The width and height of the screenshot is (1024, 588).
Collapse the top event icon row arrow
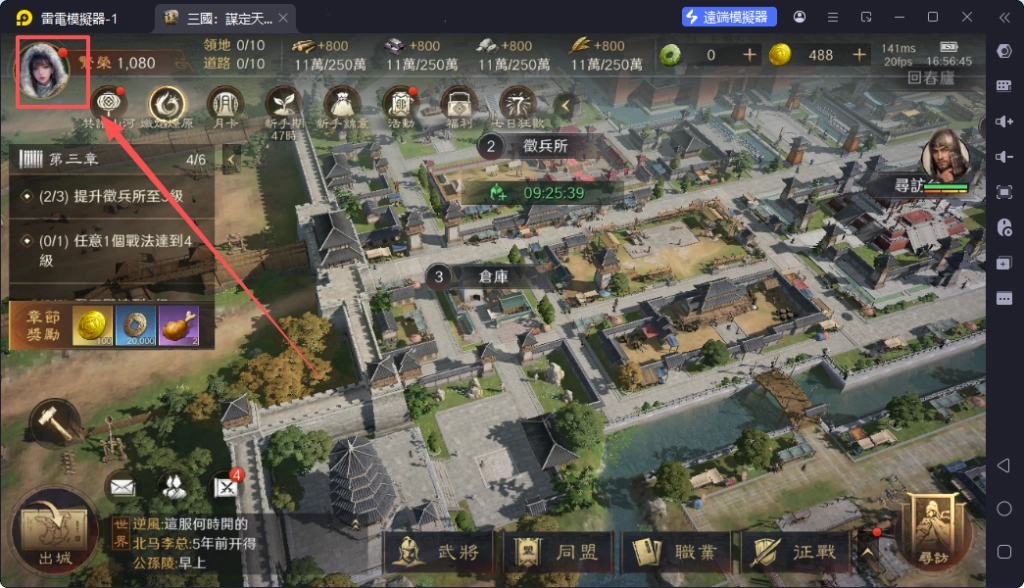566,104
